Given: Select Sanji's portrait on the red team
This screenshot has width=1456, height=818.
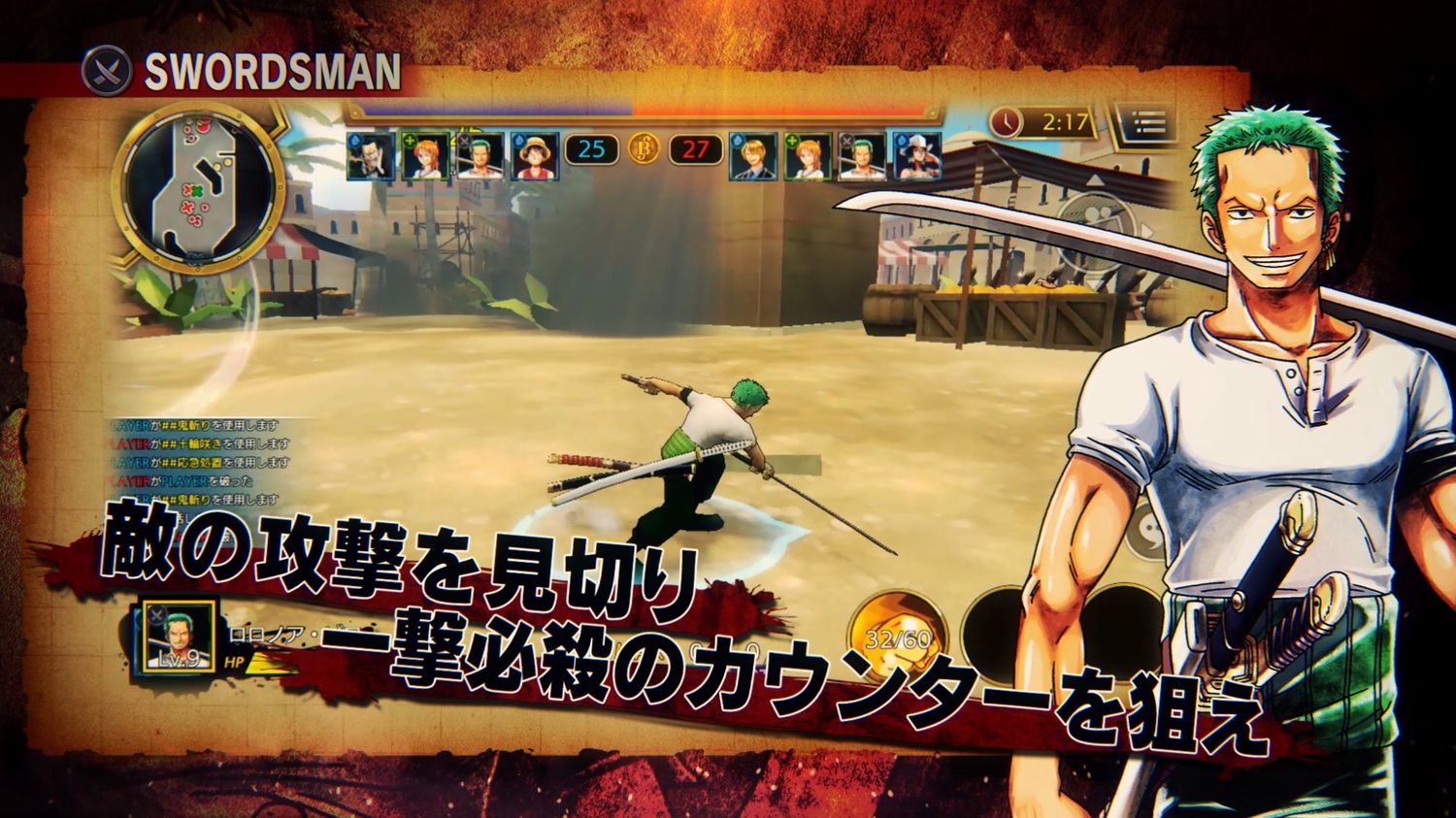Looking at the screenshot, I should (x=752, y=157).
